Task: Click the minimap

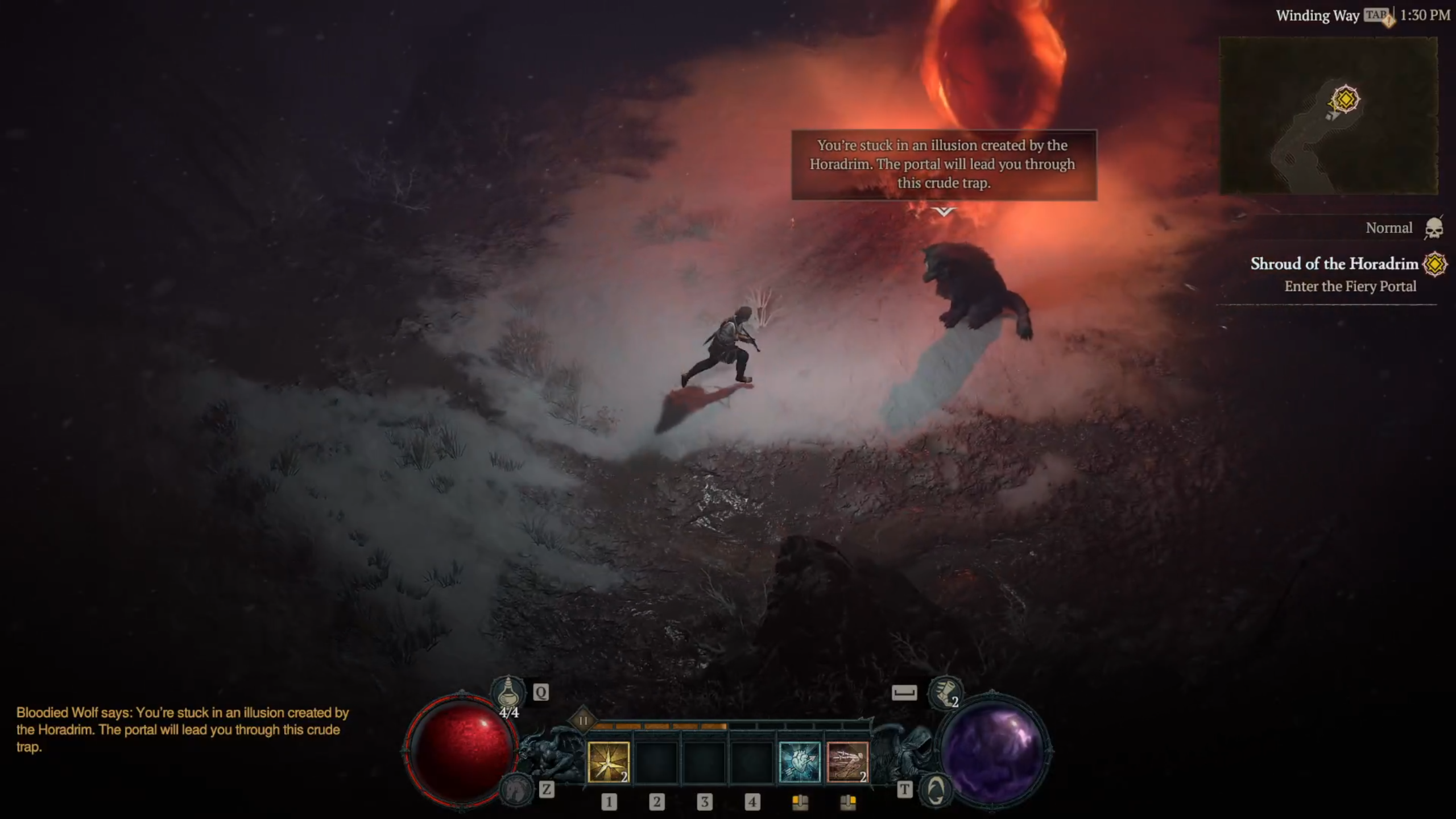Action: pyautogui.click(x=1329, y=116)
